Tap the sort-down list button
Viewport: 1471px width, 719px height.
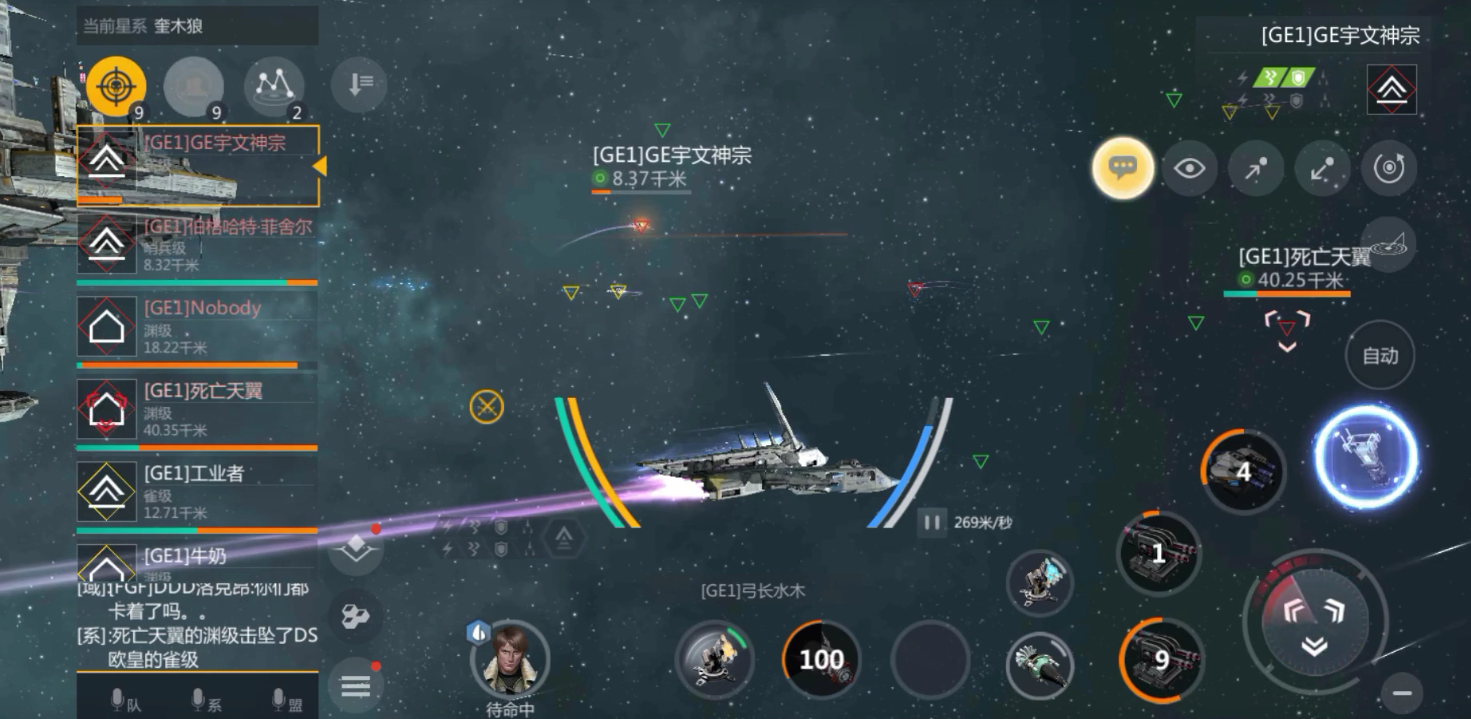358,84
